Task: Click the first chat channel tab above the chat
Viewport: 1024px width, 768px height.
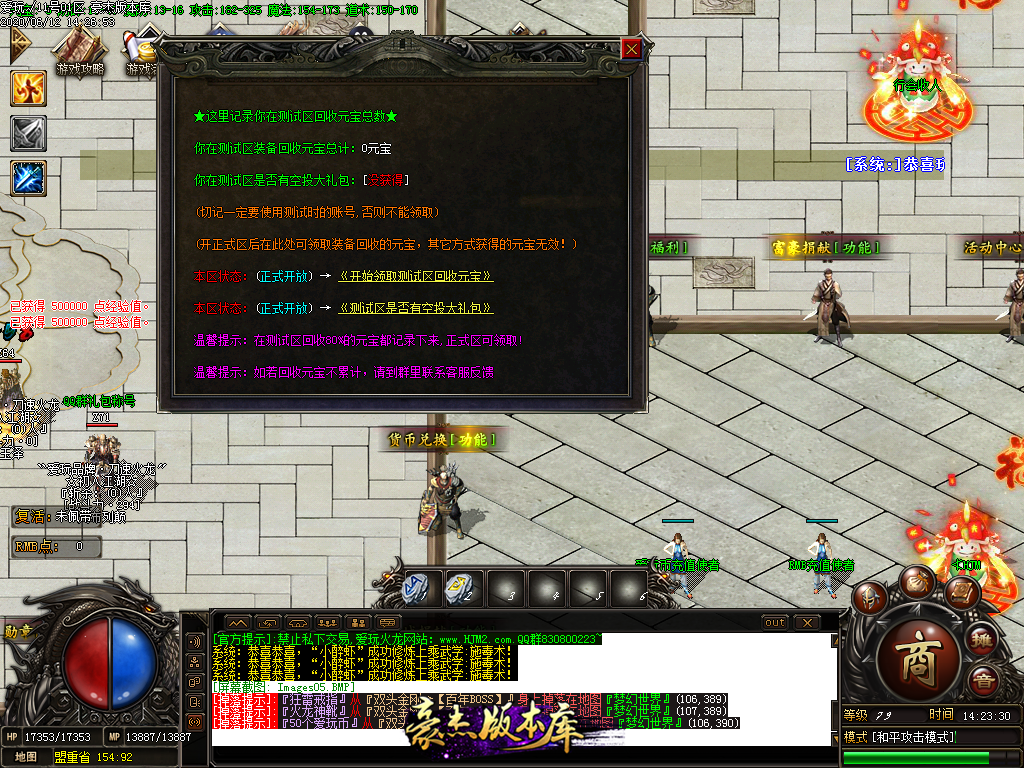Action: coord(237,622)
